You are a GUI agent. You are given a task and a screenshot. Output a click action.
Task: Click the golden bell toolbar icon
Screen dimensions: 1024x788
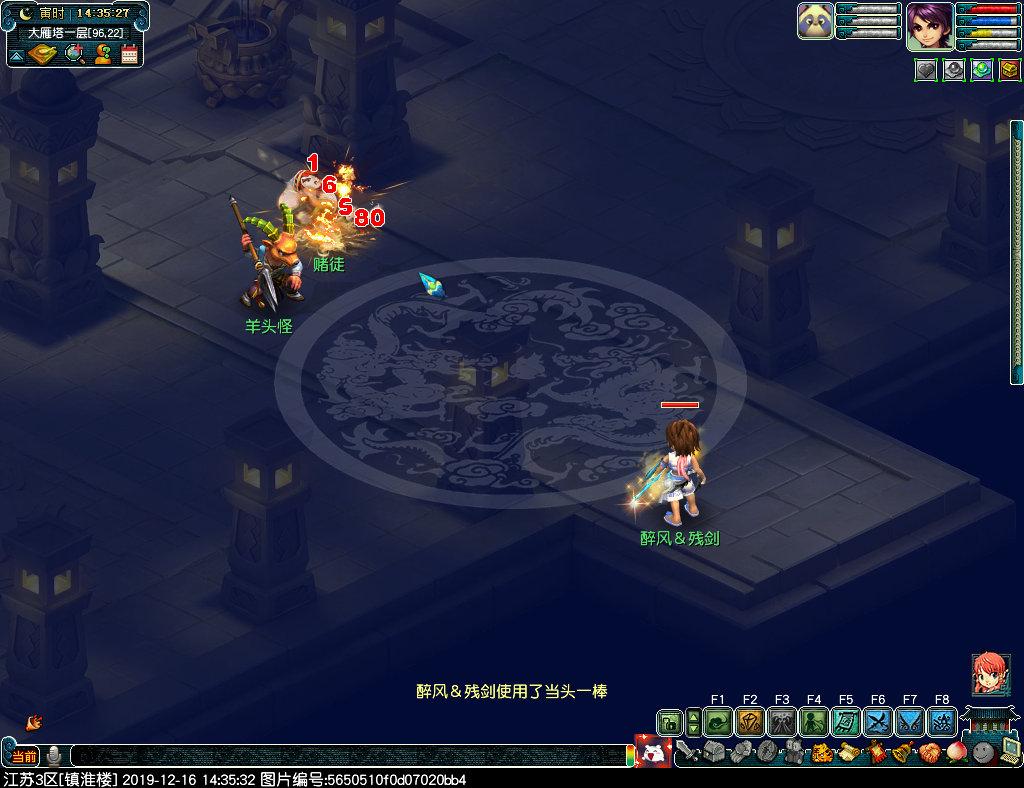902,752
